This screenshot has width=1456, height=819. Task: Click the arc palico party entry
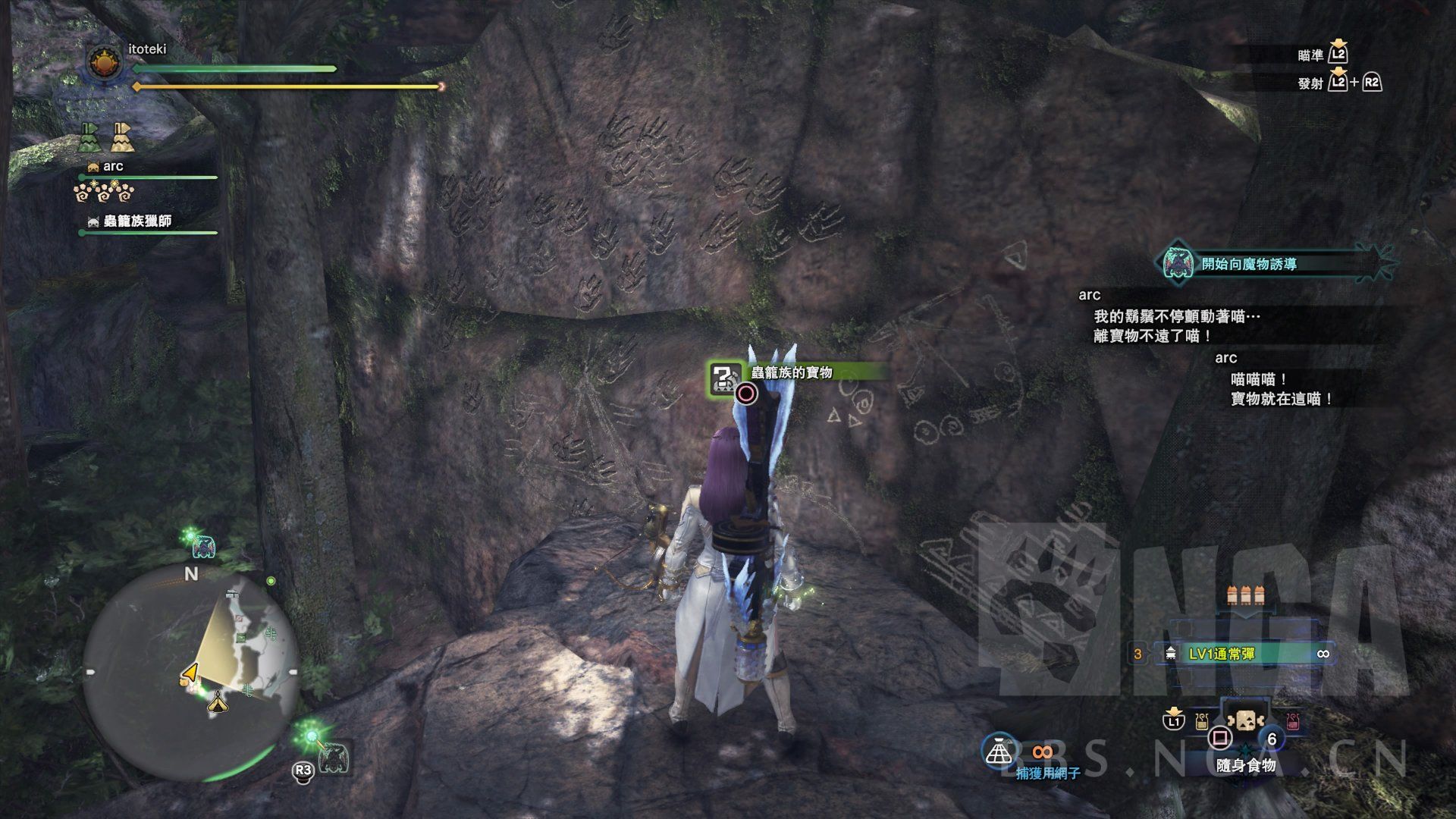pyautogui.click(x=113, y=167)
